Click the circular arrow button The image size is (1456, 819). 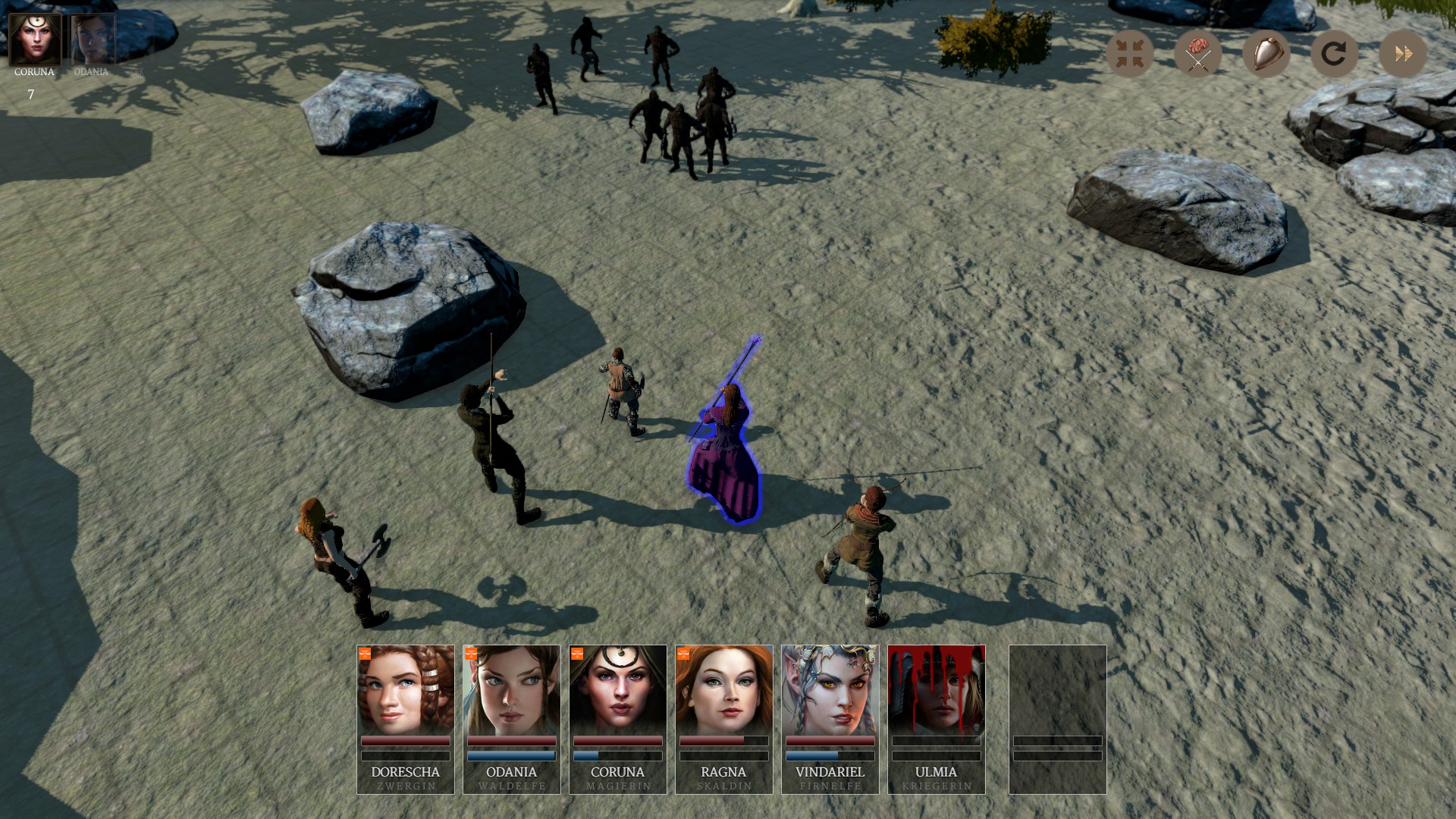(1334, 54)
